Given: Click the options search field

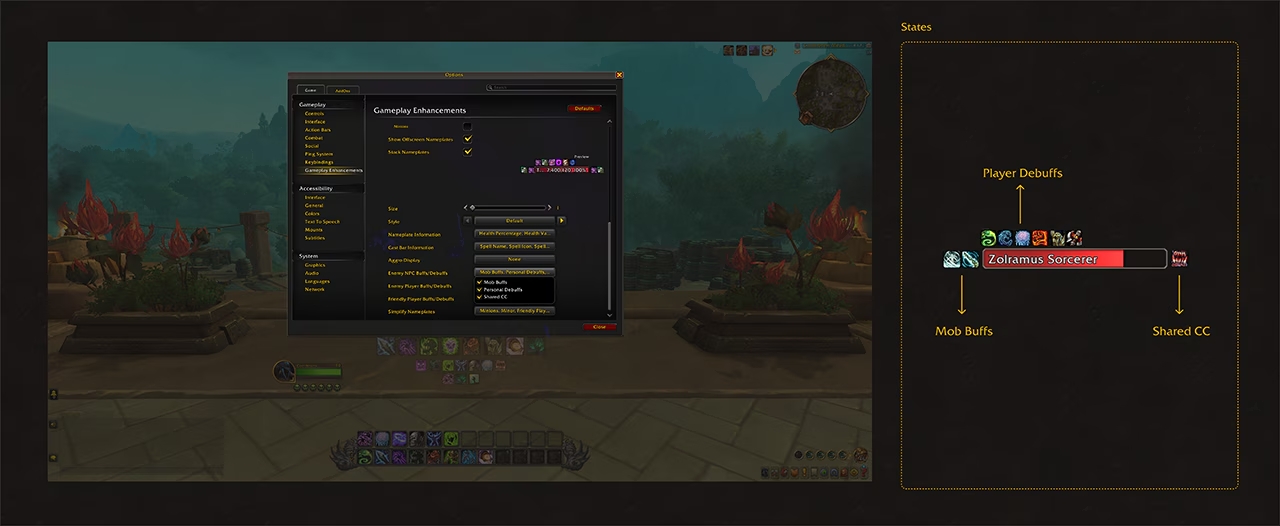Looking at the screenshot, I should 550,88.
